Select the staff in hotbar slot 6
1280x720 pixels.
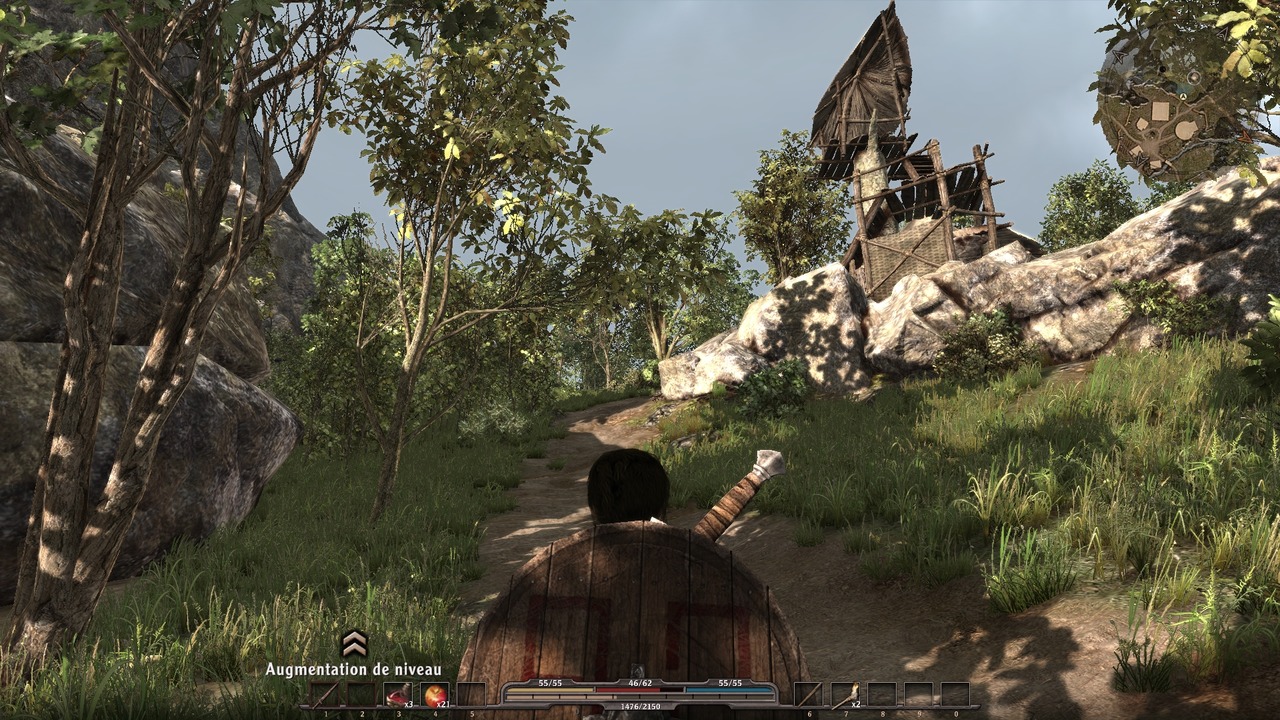(x=808, y=695)
